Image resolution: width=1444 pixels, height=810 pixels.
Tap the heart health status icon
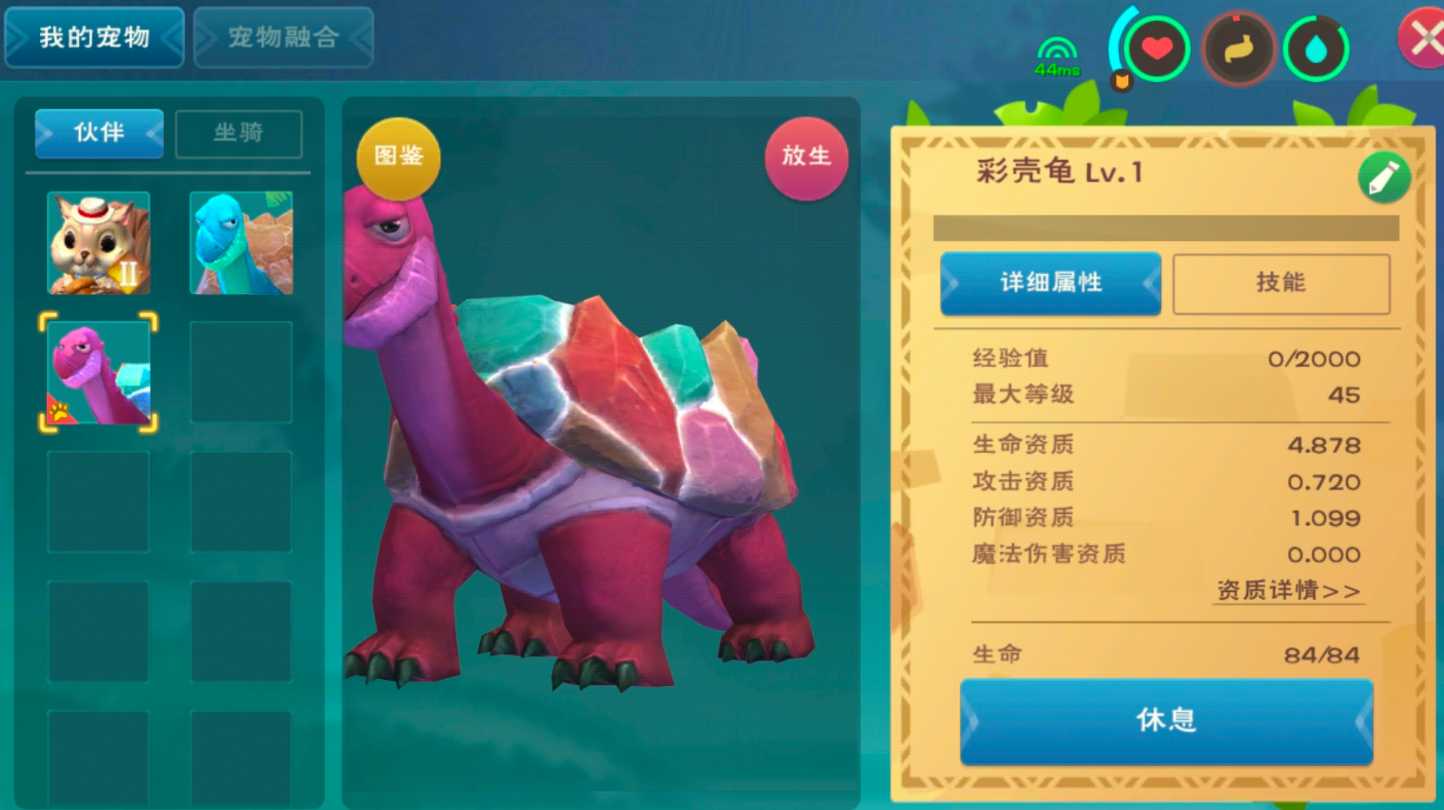tap(1158, 45)
